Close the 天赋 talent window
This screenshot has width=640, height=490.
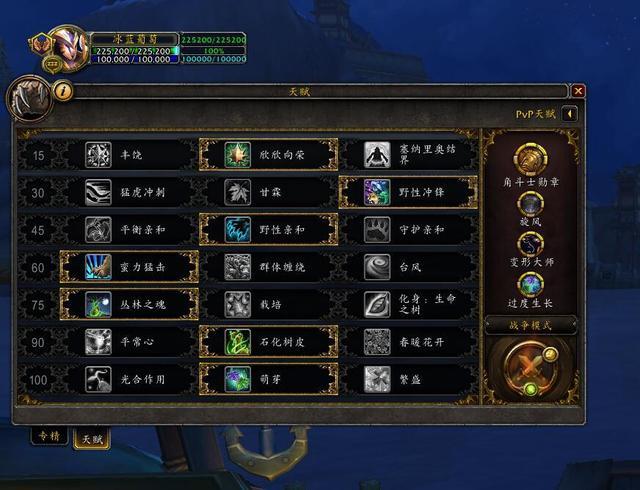click(x=578, y=91)
